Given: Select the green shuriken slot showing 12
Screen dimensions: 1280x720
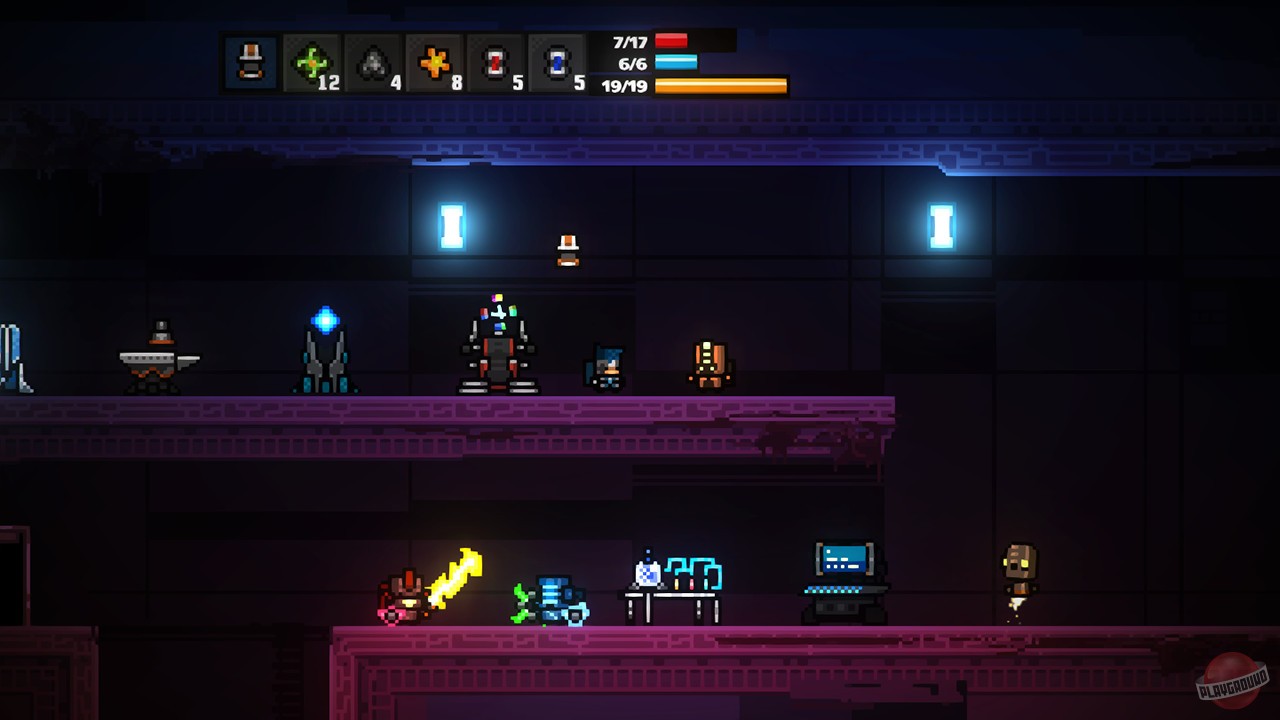Looking at the screenshot, I should coord(309,62).
